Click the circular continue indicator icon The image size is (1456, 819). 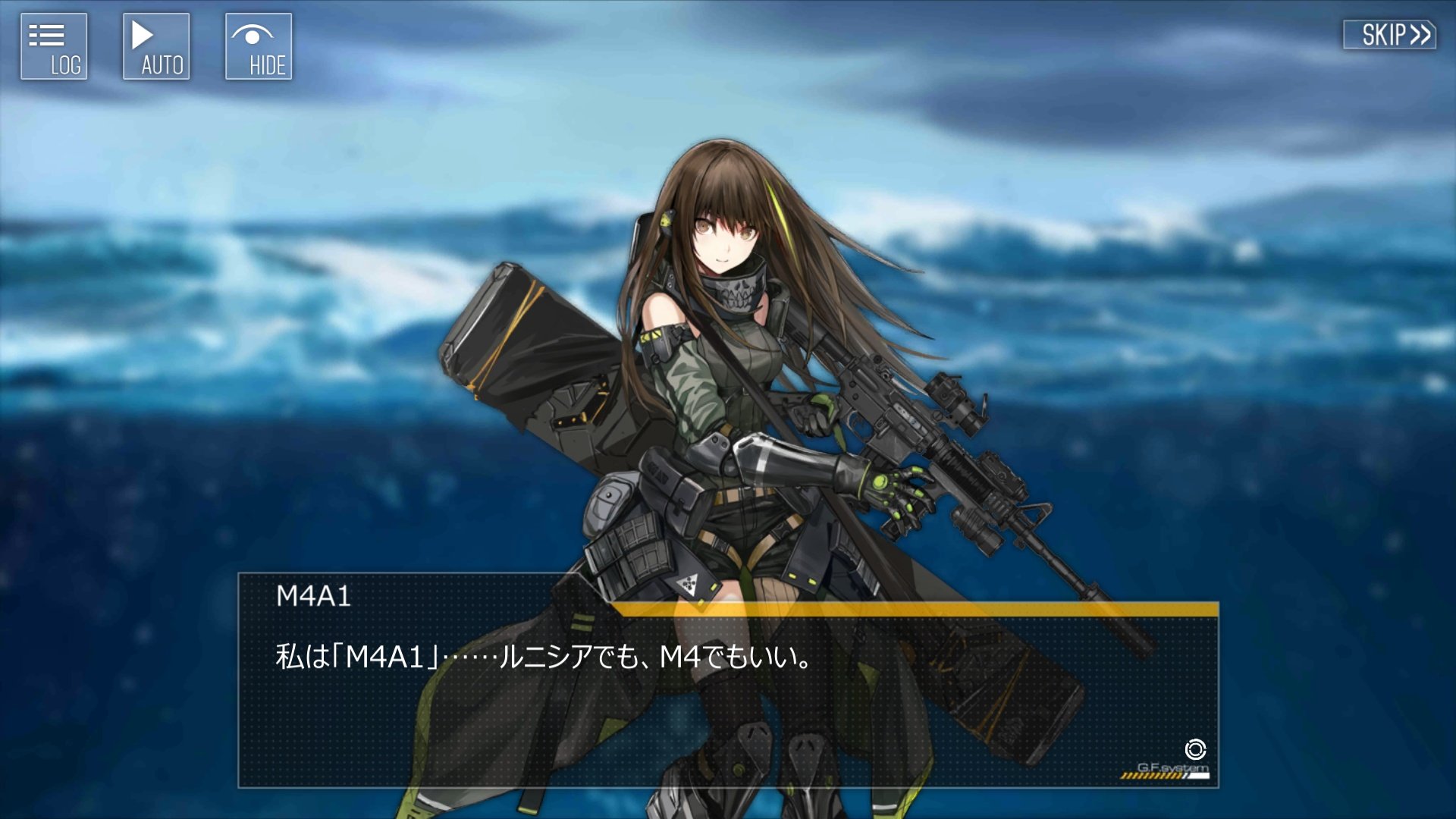[x=1195, y=749]
